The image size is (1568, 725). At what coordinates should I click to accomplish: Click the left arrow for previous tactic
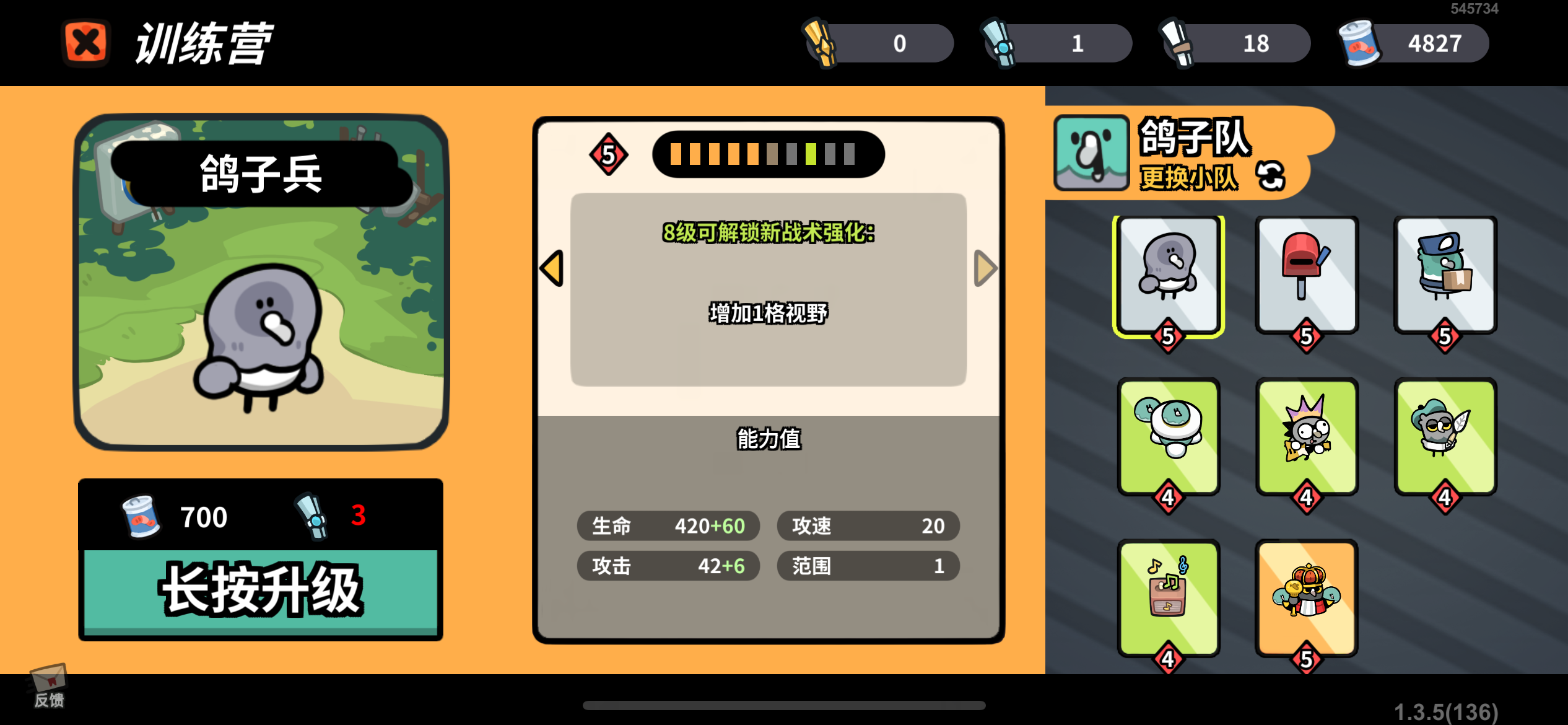click(x=551, y=268)
